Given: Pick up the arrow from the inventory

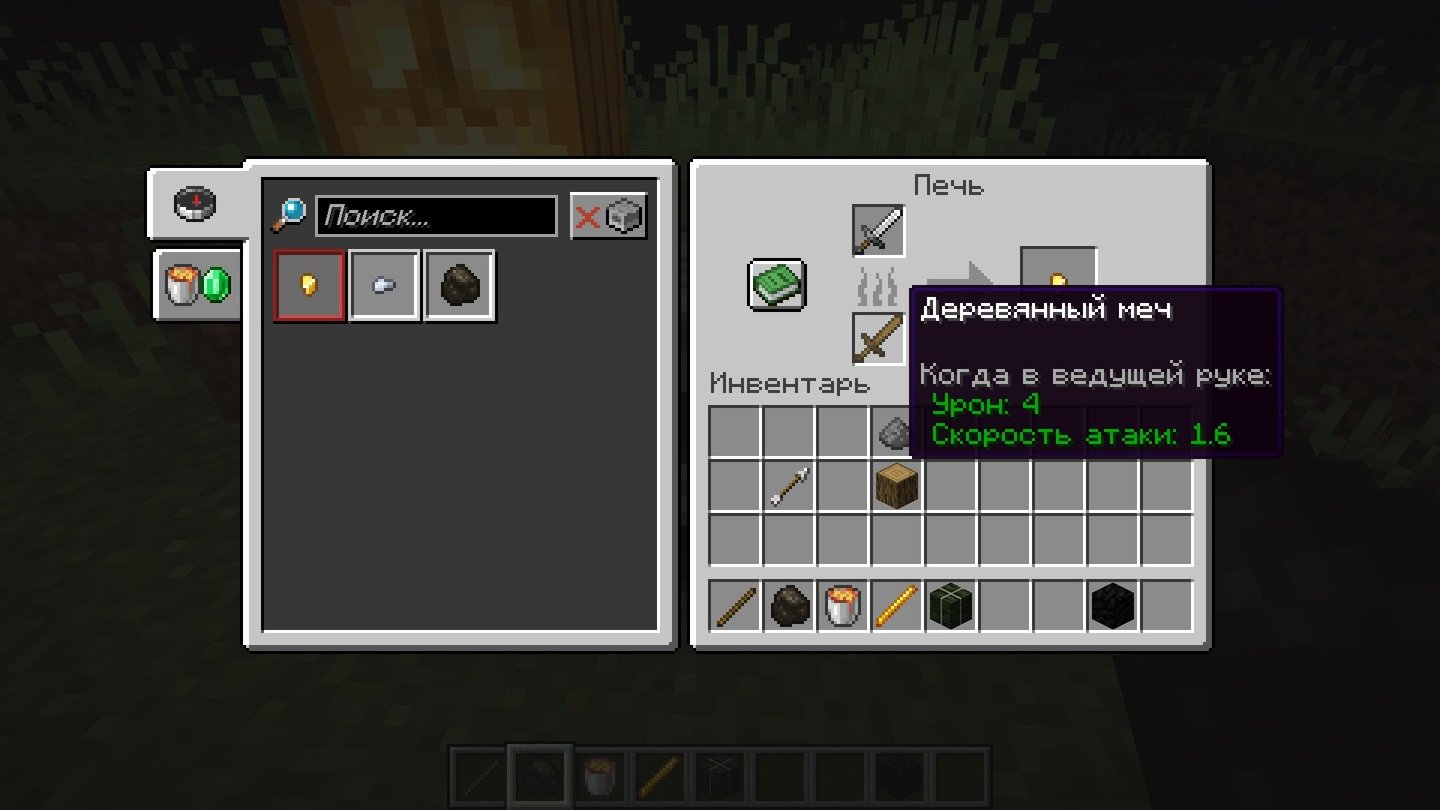Looking at the screenshot, I should tap(788, 487).
